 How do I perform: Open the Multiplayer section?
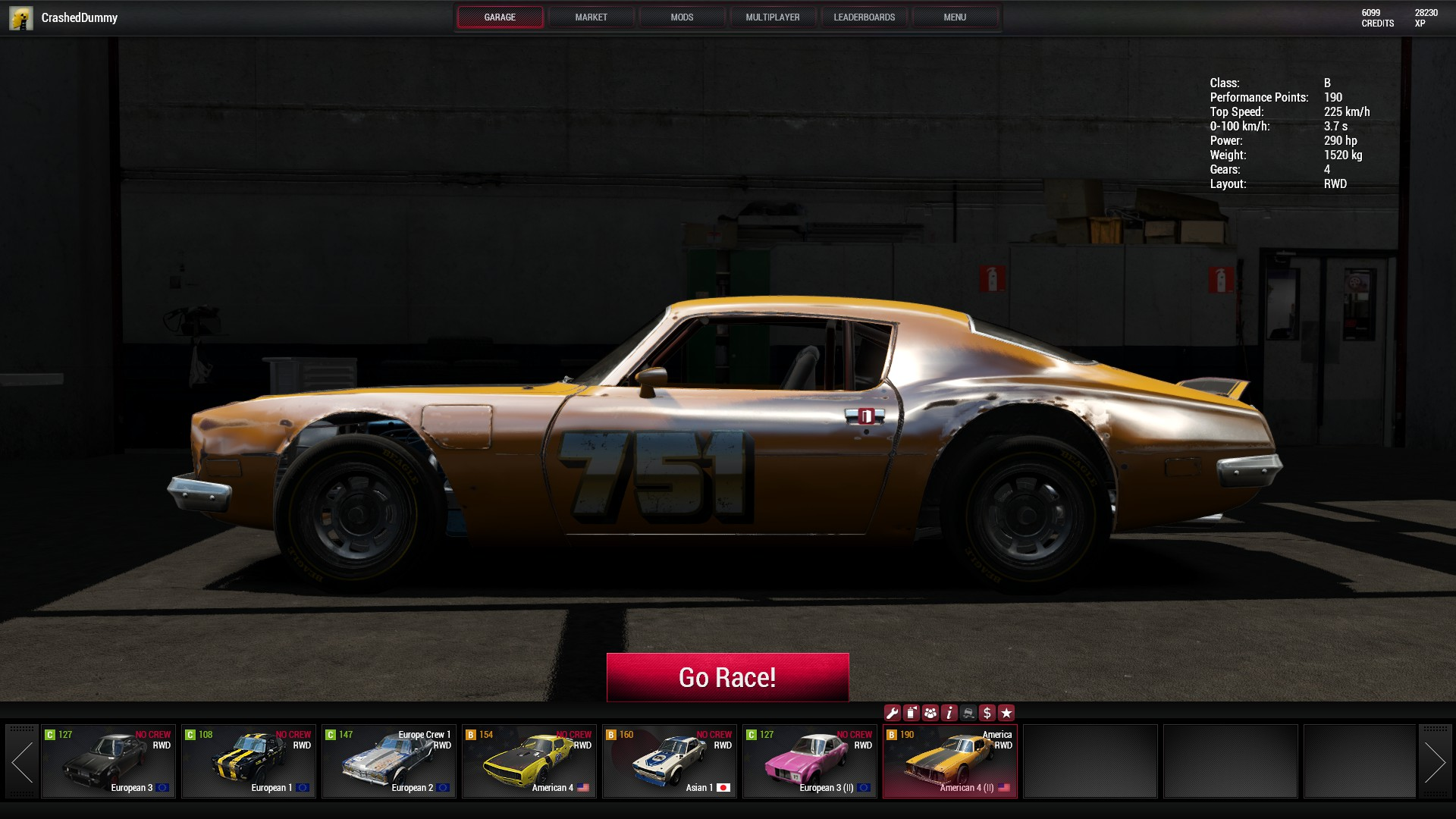(x=772, y=17)
